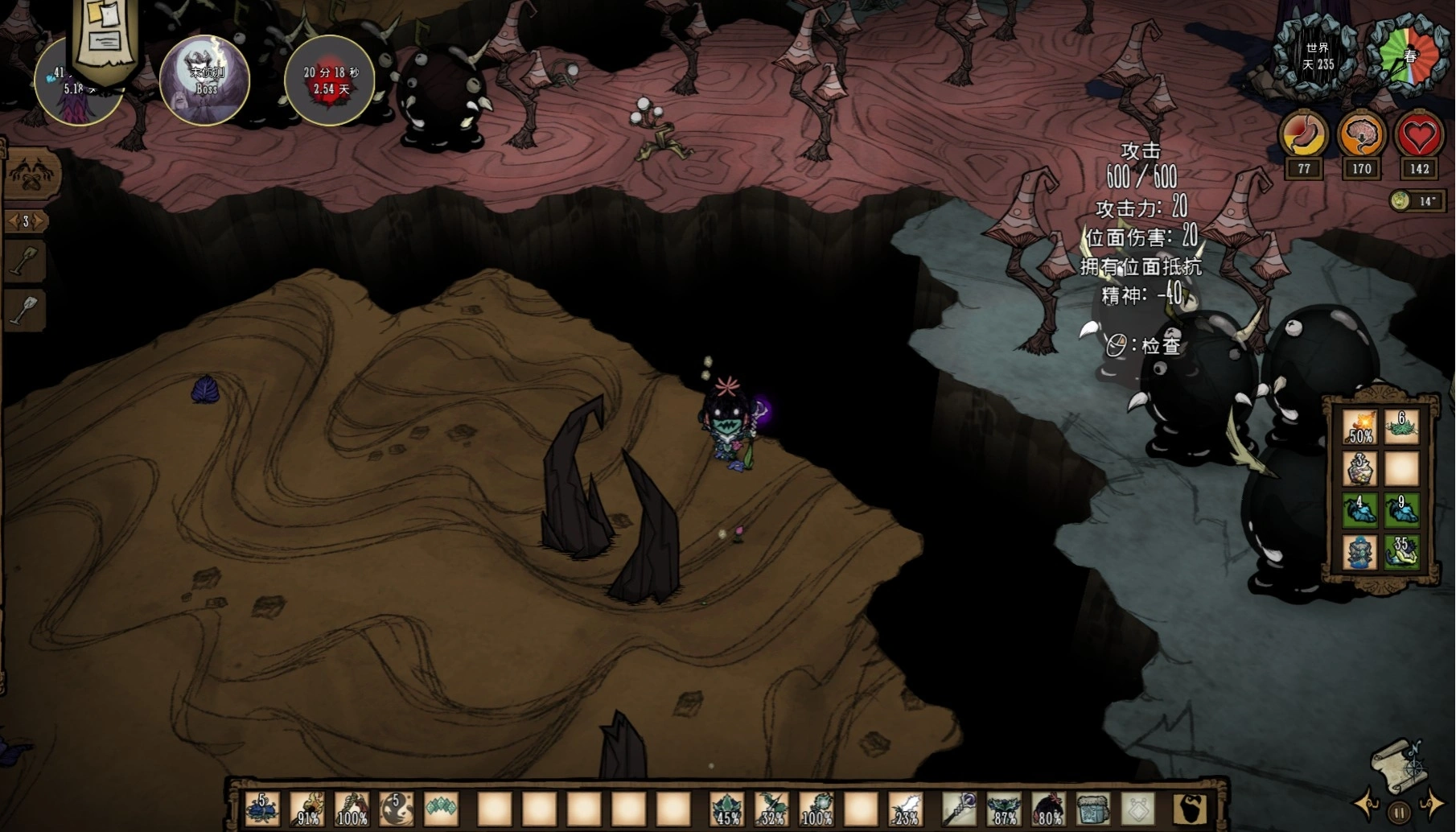
Task: Click the Boss tracker circle
Action: pyautogui.click(x=205, y=80)
